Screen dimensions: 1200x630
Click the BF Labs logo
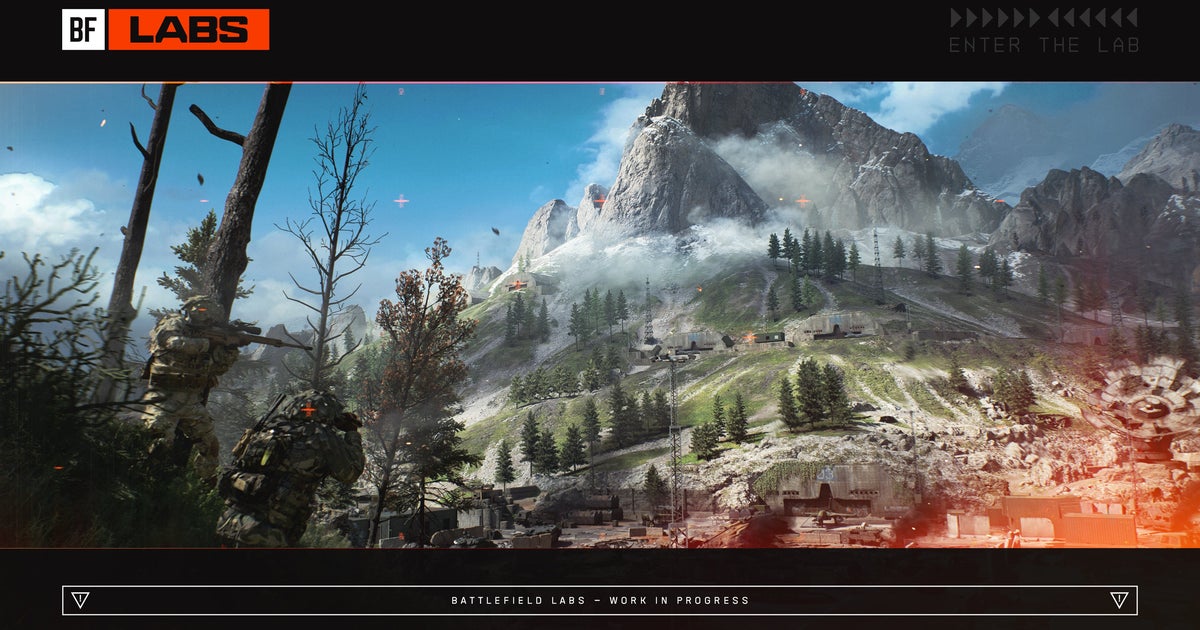(166, 30)
